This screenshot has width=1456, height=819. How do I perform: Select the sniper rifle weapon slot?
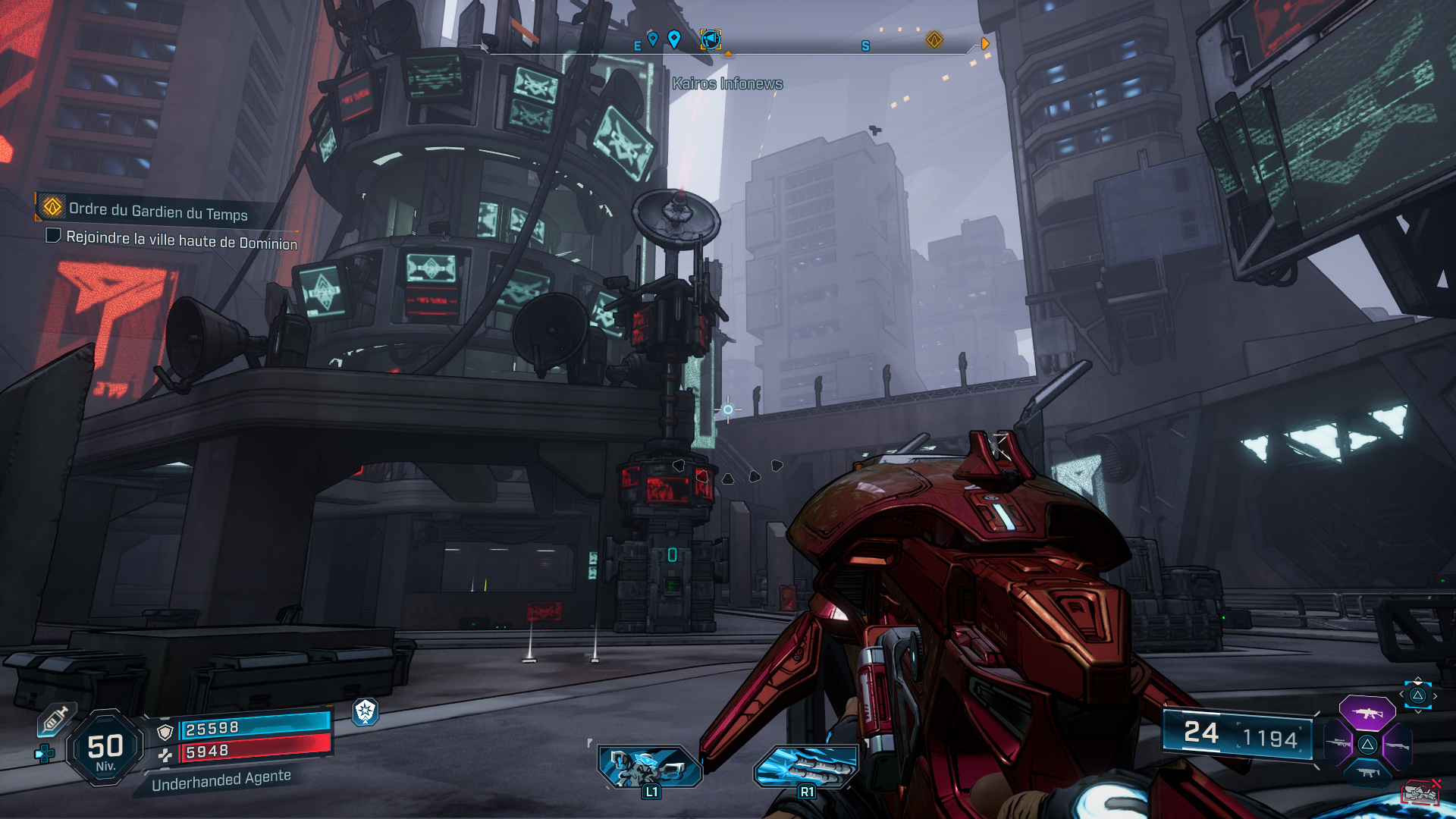(x=1338, y=743)
